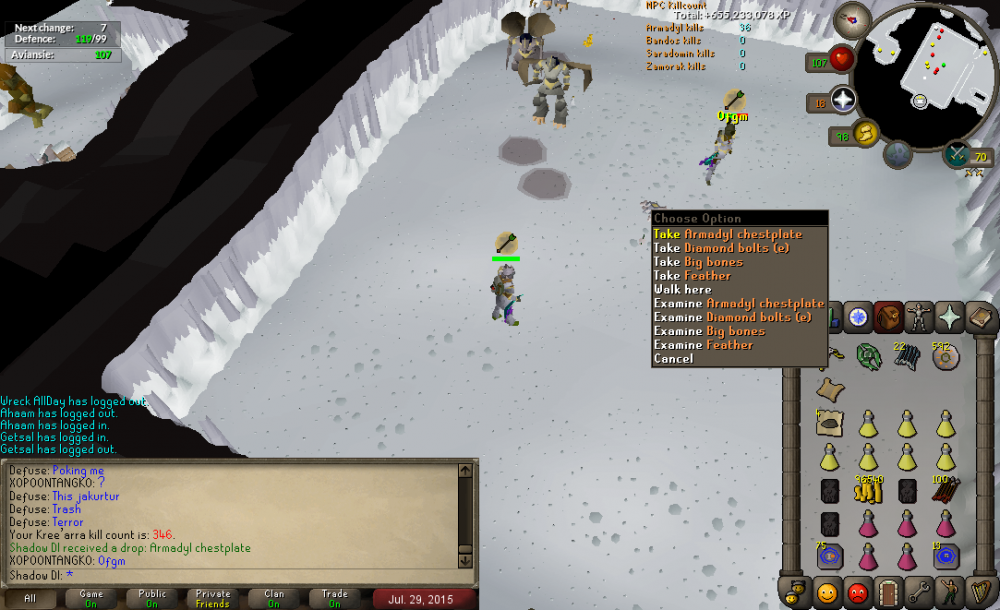Switch to the All chat tab
This screenshot has width=1000, height=610.
pos(30,598)
